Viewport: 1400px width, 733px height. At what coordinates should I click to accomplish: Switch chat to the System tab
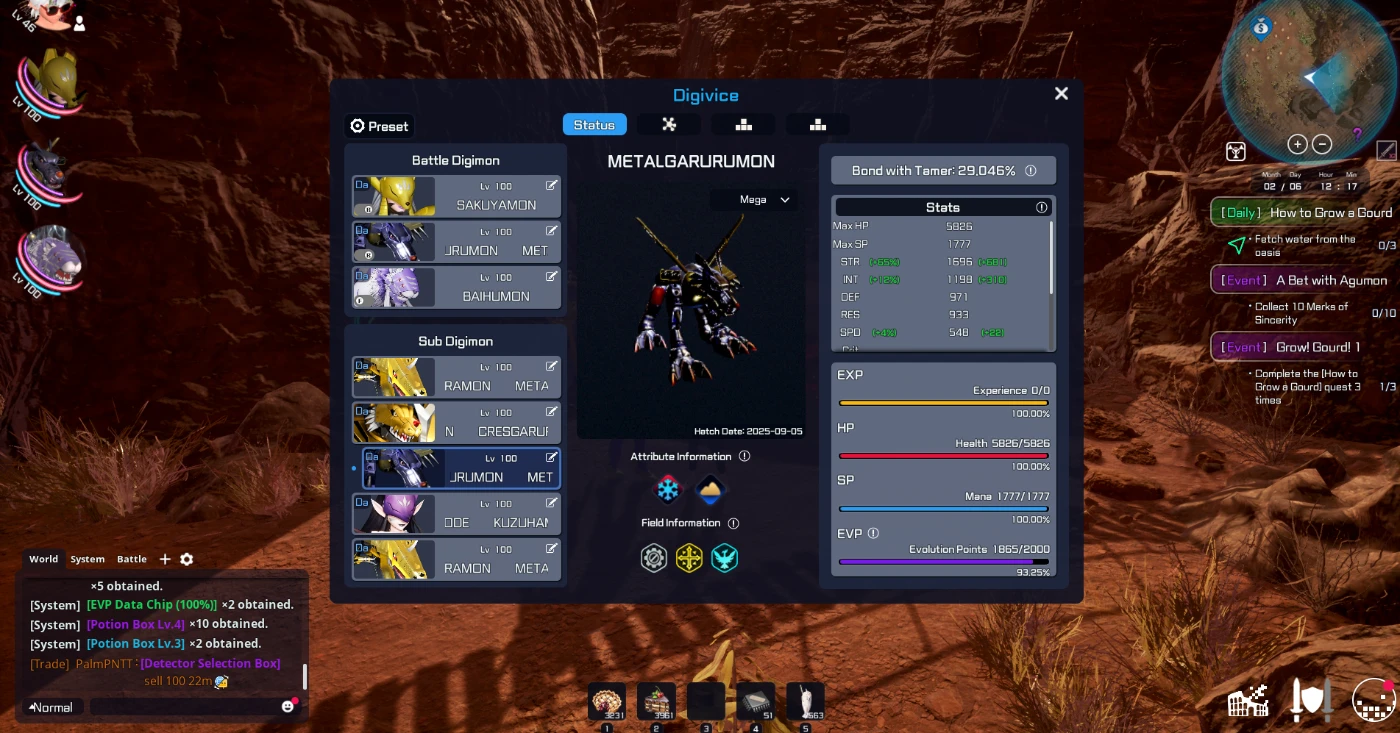tap(87, 559)
